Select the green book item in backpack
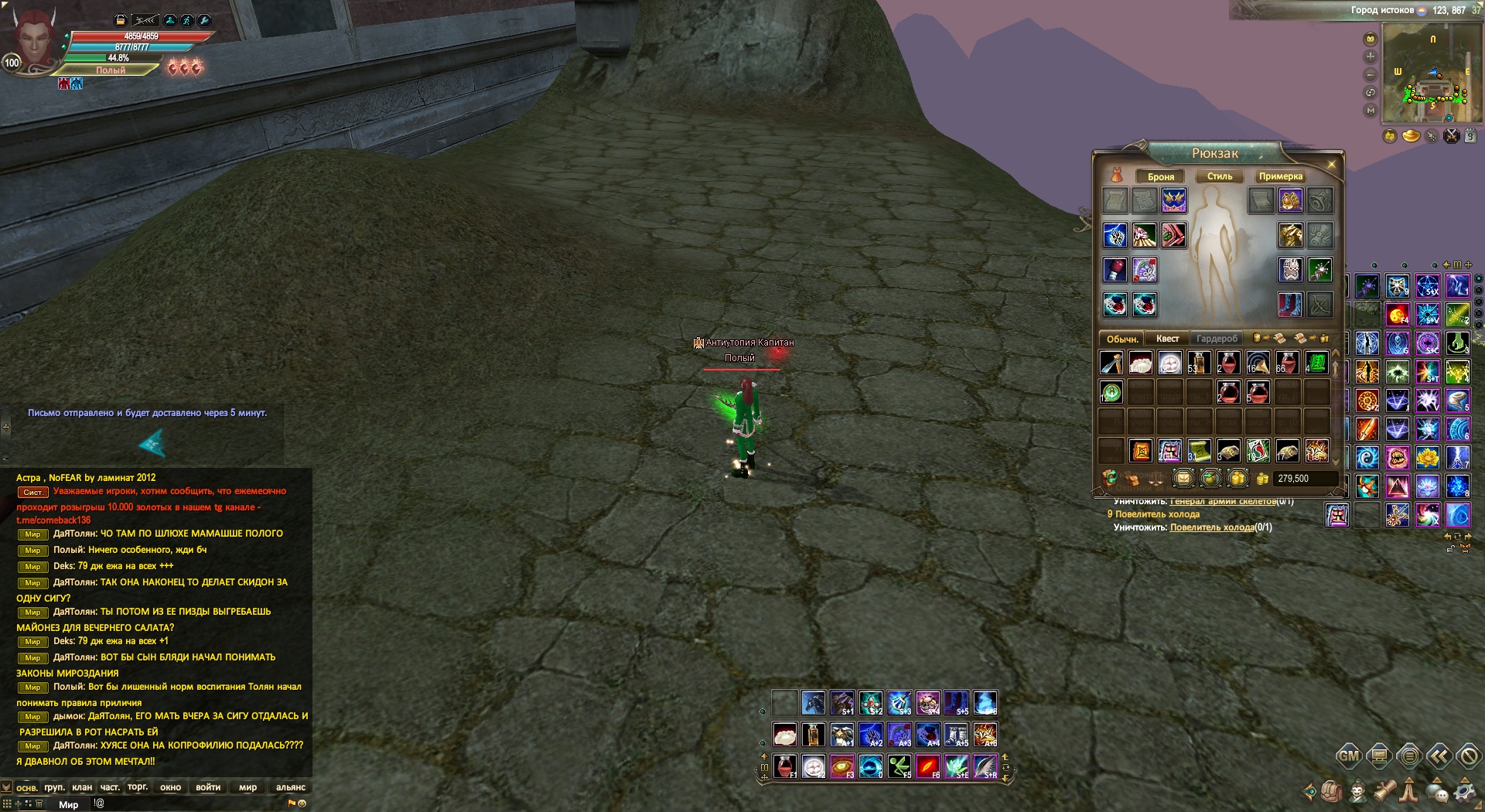The height and width of the screenshot is (812, 1485). tap(1316, 362)
